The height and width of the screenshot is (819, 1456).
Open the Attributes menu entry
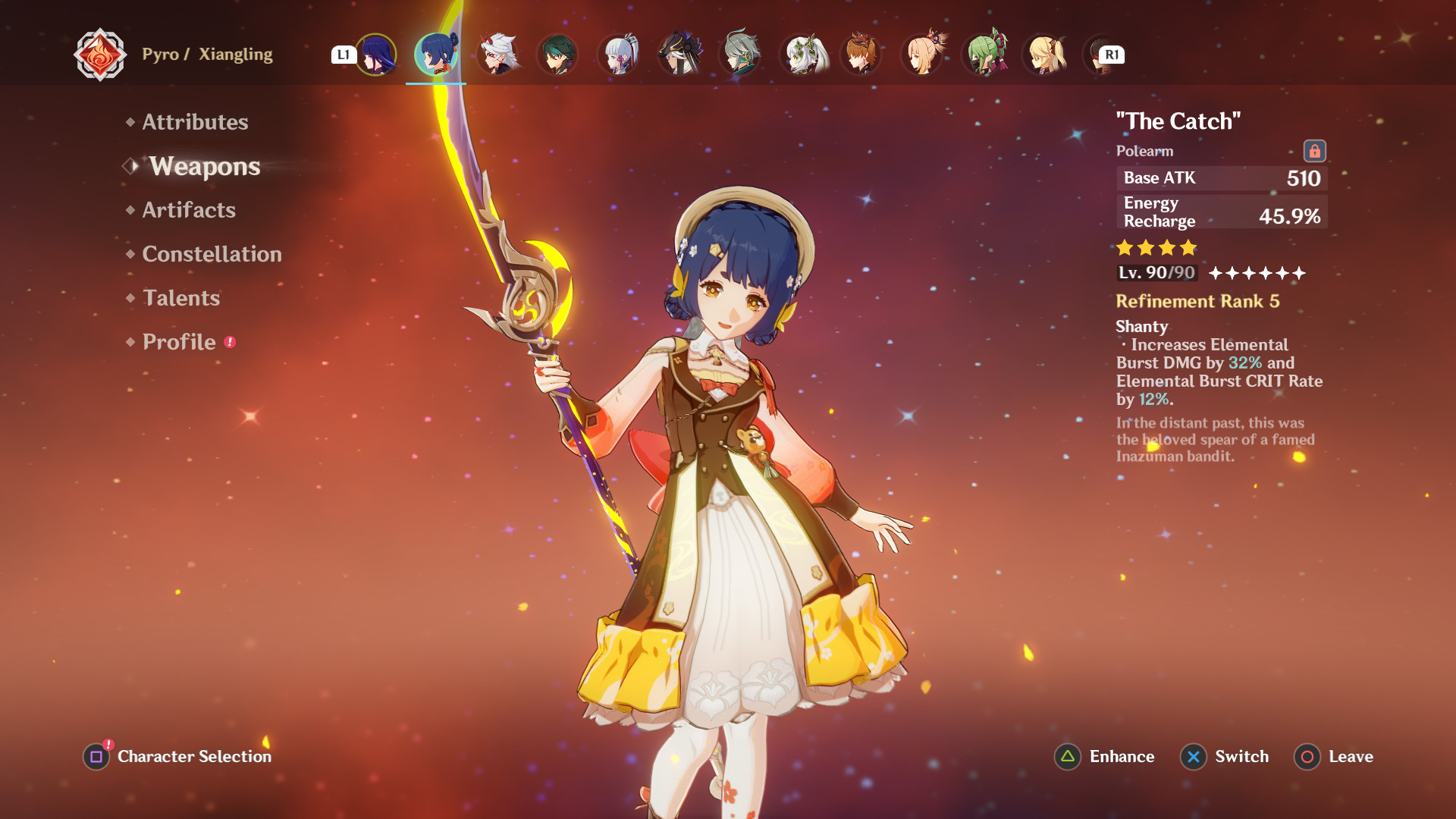195,122
